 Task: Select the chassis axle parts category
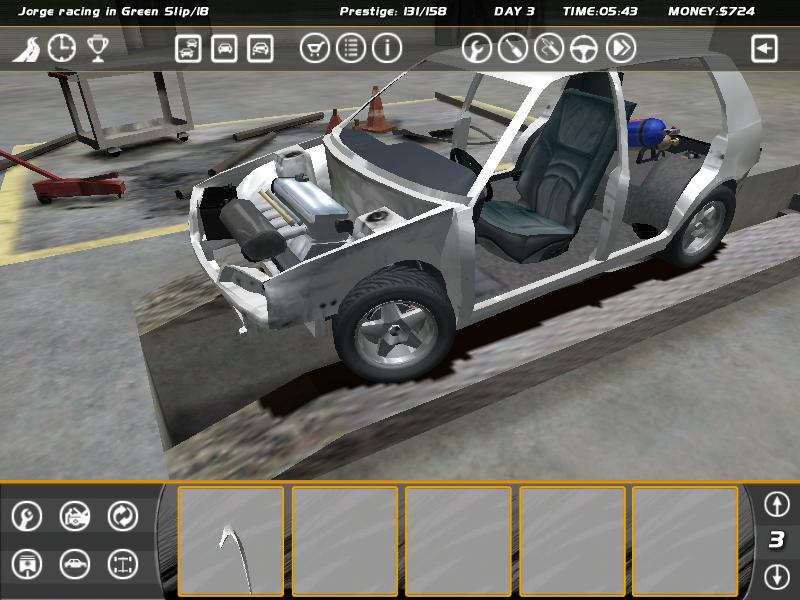[123, 564]
